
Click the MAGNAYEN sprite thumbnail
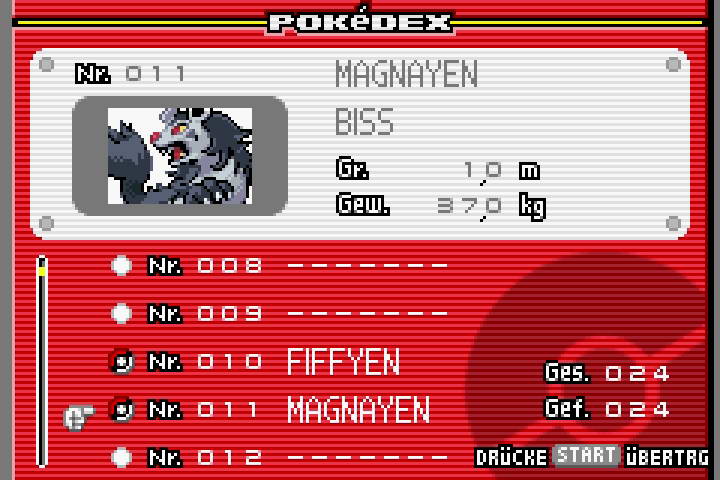click(180, 154)
